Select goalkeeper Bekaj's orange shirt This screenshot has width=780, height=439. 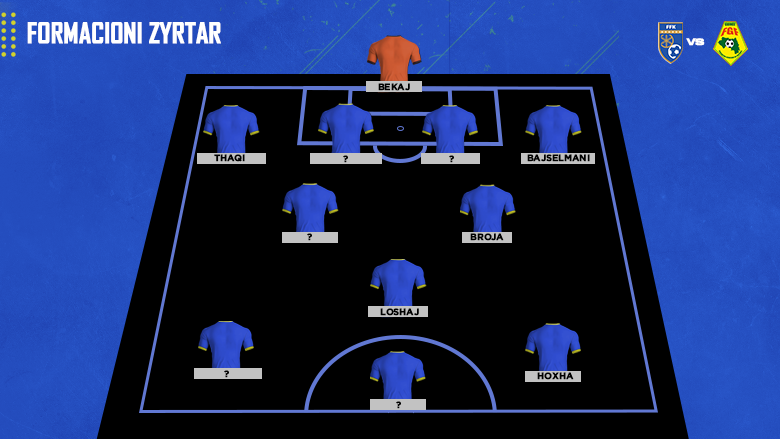394,58
